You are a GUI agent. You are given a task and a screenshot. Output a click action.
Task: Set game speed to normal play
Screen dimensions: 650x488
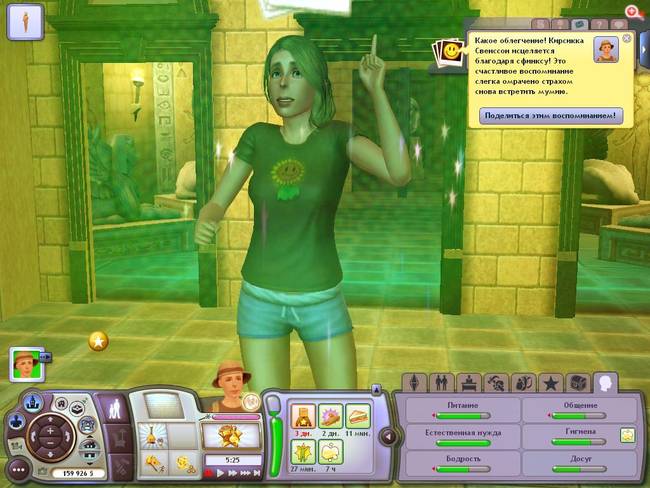click(221, 472)
